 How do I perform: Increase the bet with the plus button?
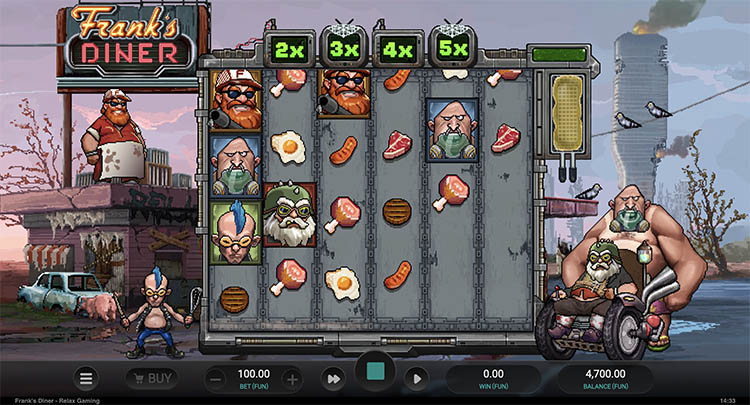pos(291,378)
